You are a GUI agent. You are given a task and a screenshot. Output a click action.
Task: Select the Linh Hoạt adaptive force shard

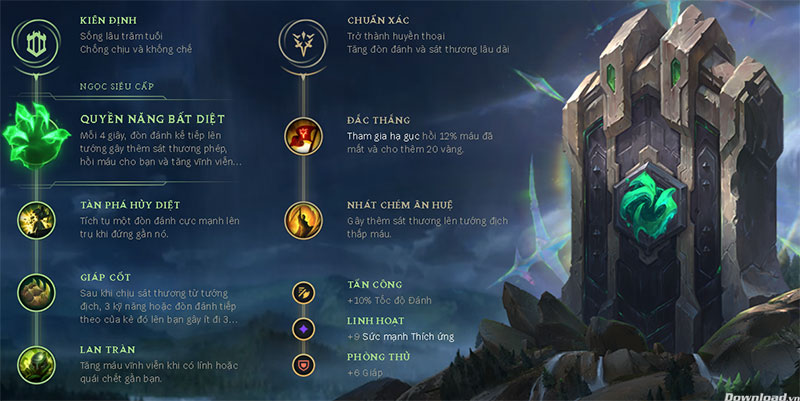pyautogui.click(x=303, y=328)
